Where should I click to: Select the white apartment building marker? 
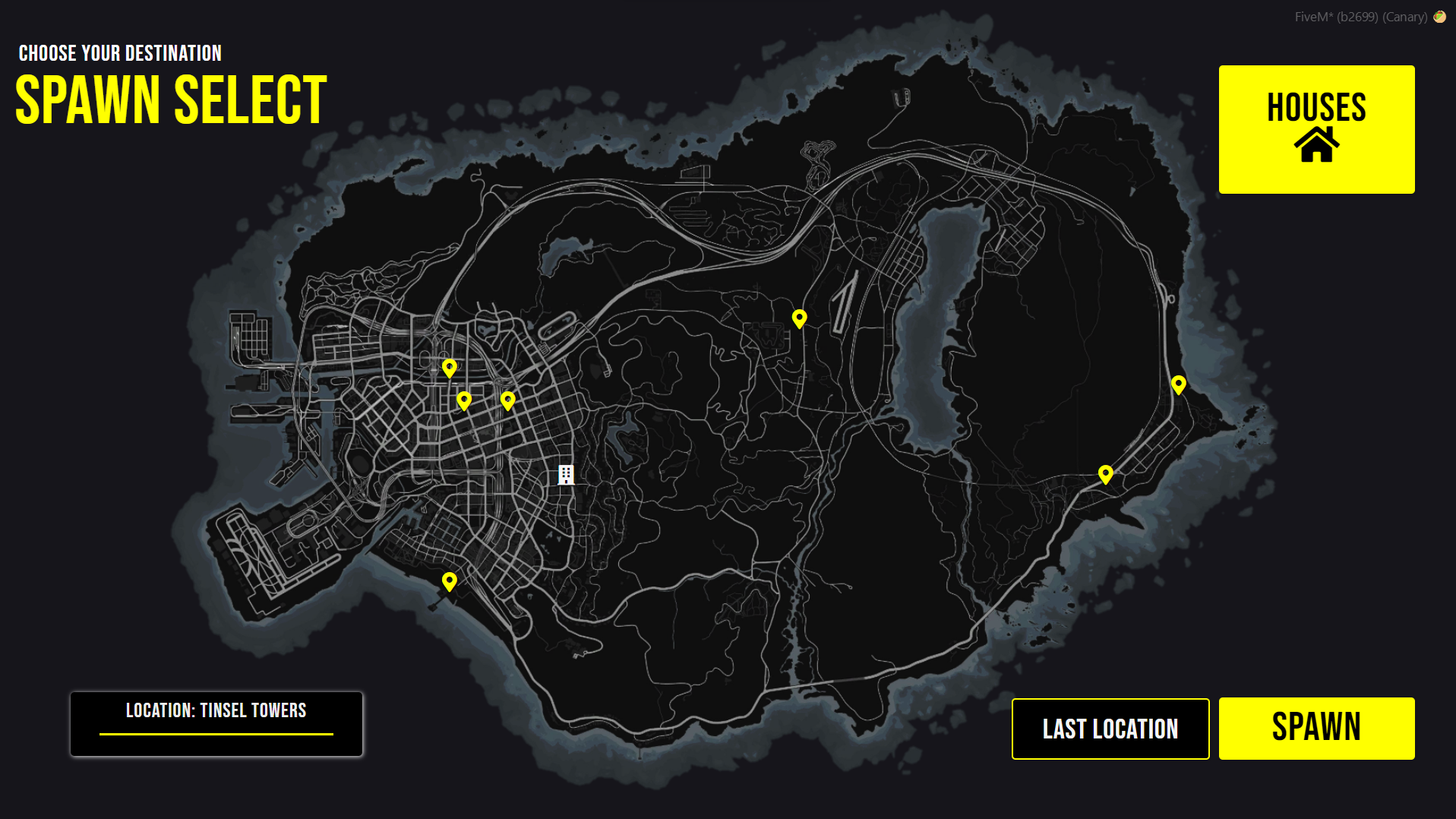tap(566, 475)
